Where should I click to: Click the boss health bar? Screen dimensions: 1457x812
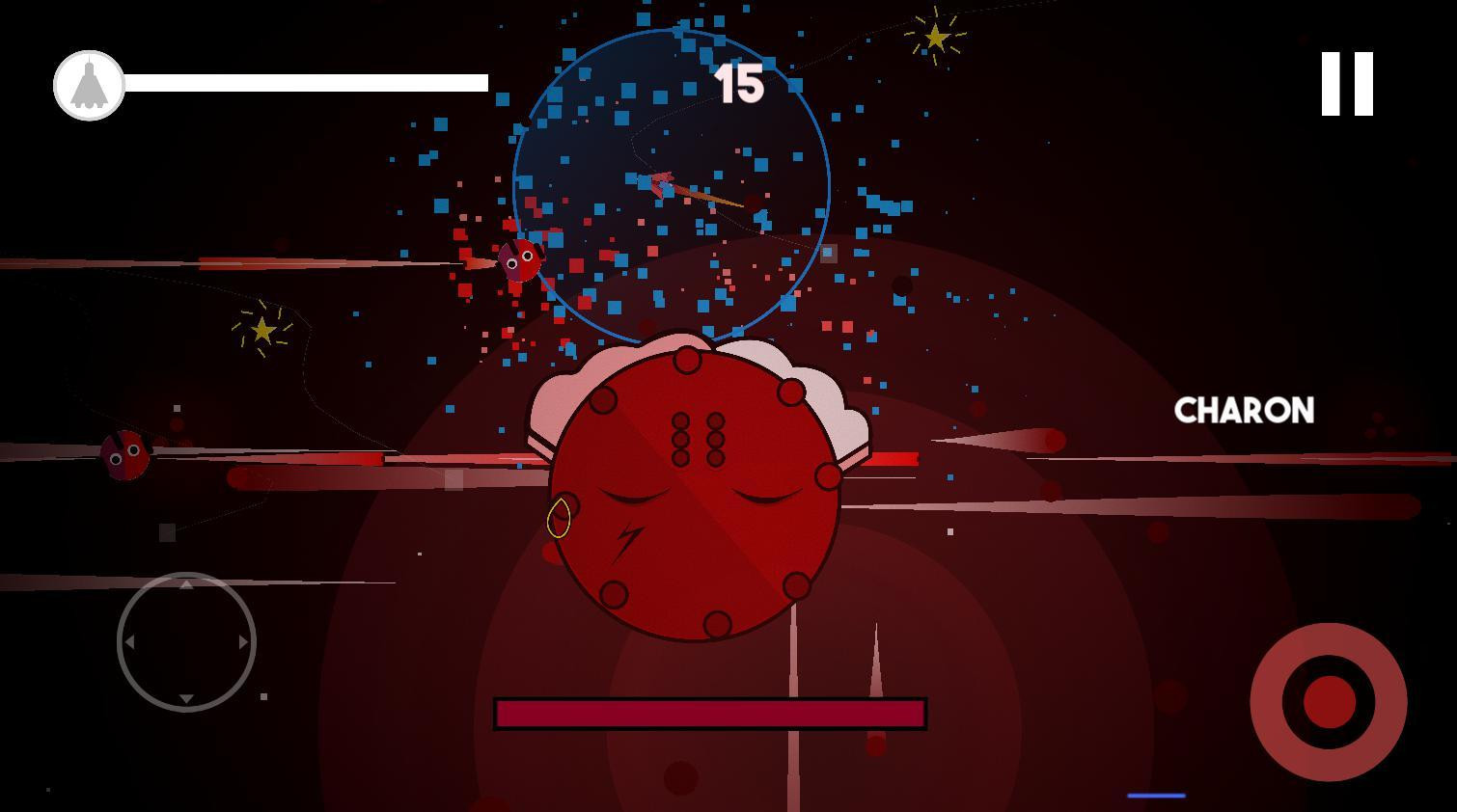click(709, 712)
